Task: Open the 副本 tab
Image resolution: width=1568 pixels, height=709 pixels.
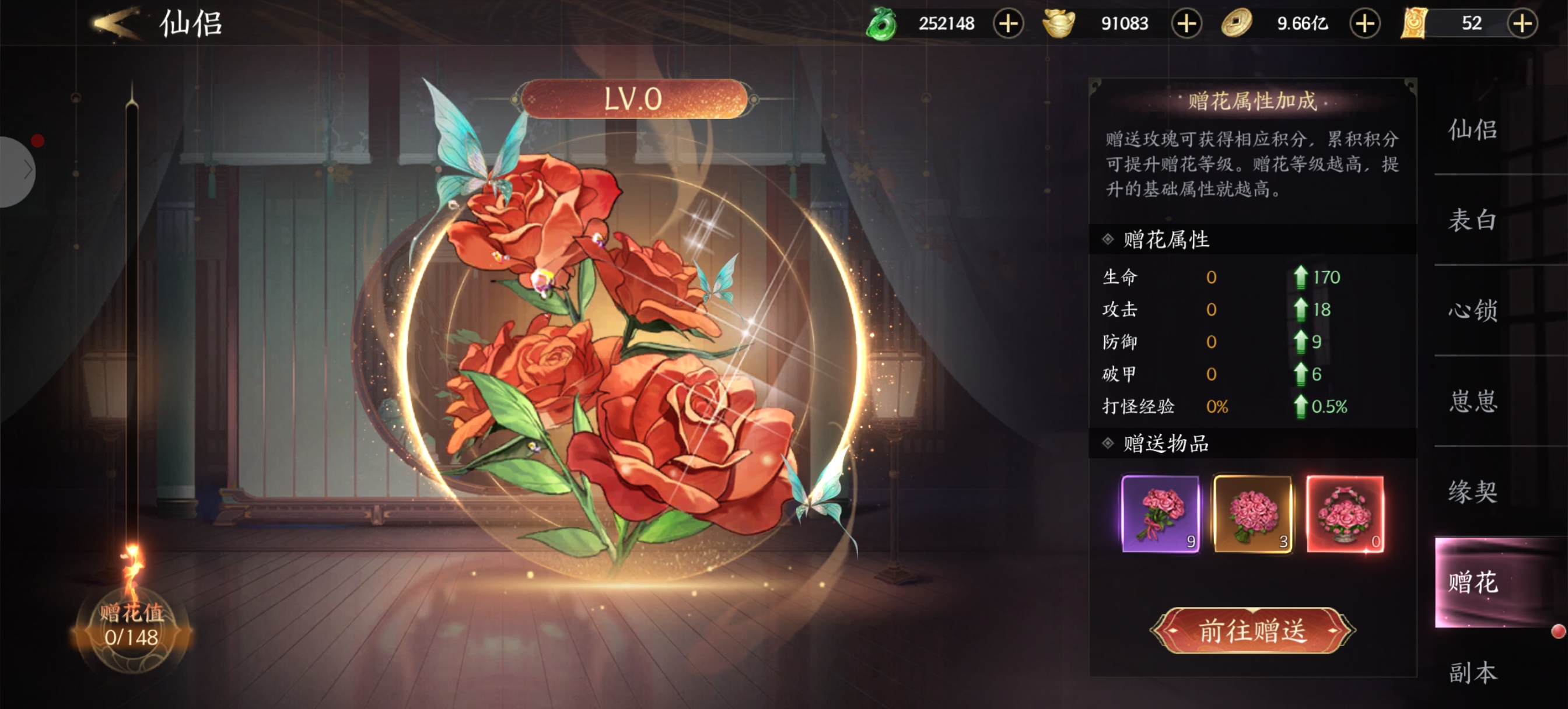Action: point(1472,672)
